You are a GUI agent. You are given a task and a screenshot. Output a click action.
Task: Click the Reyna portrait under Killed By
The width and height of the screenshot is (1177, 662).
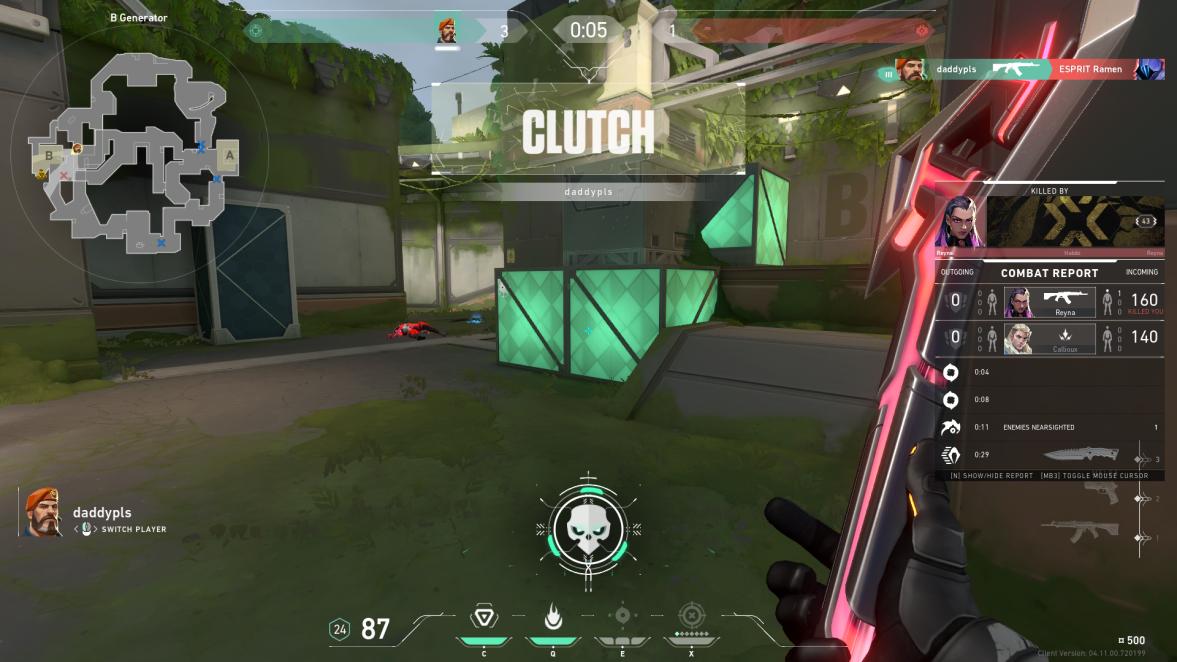(x=960, y=221)
